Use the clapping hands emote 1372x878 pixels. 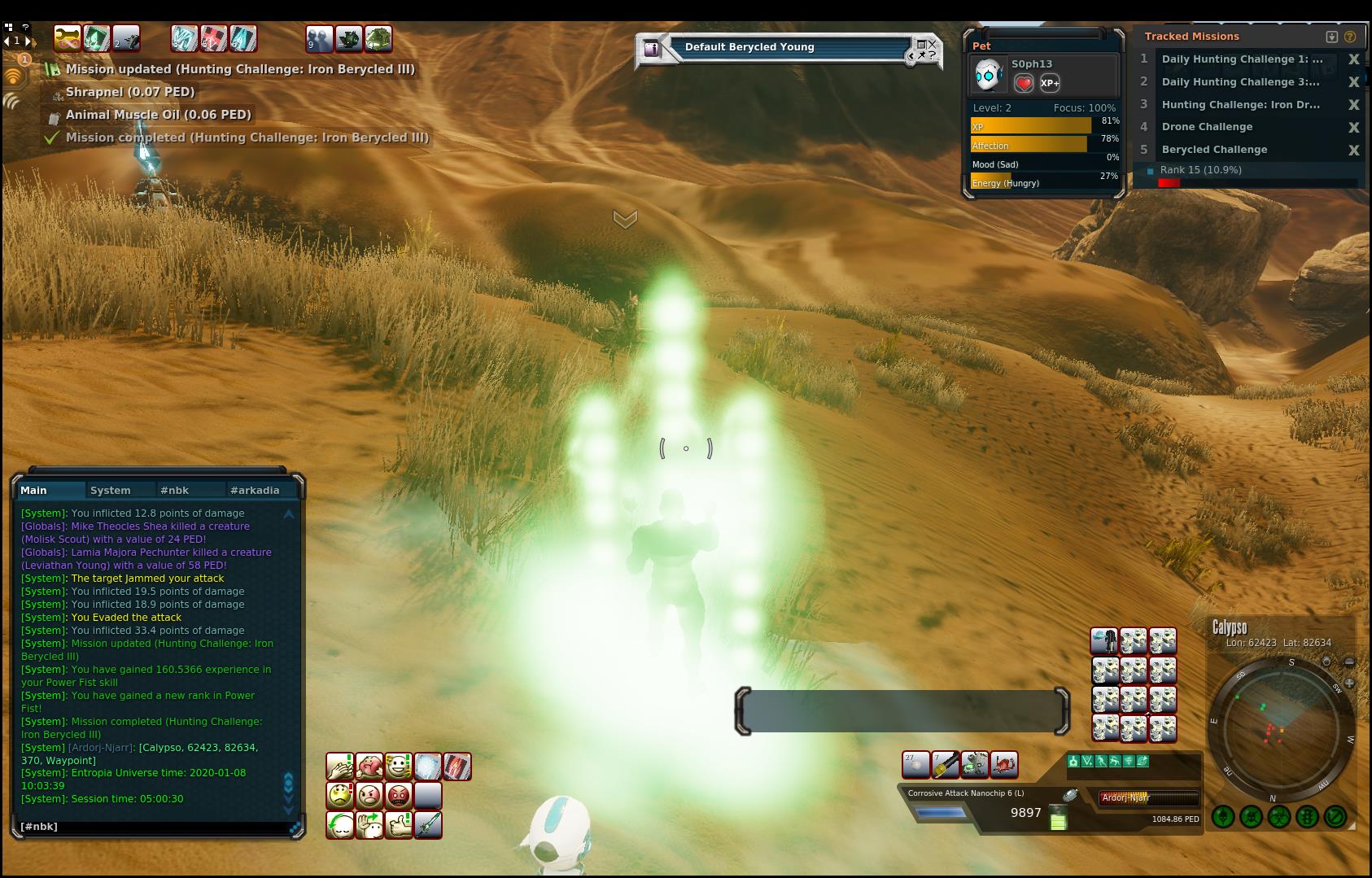point(340,767)
